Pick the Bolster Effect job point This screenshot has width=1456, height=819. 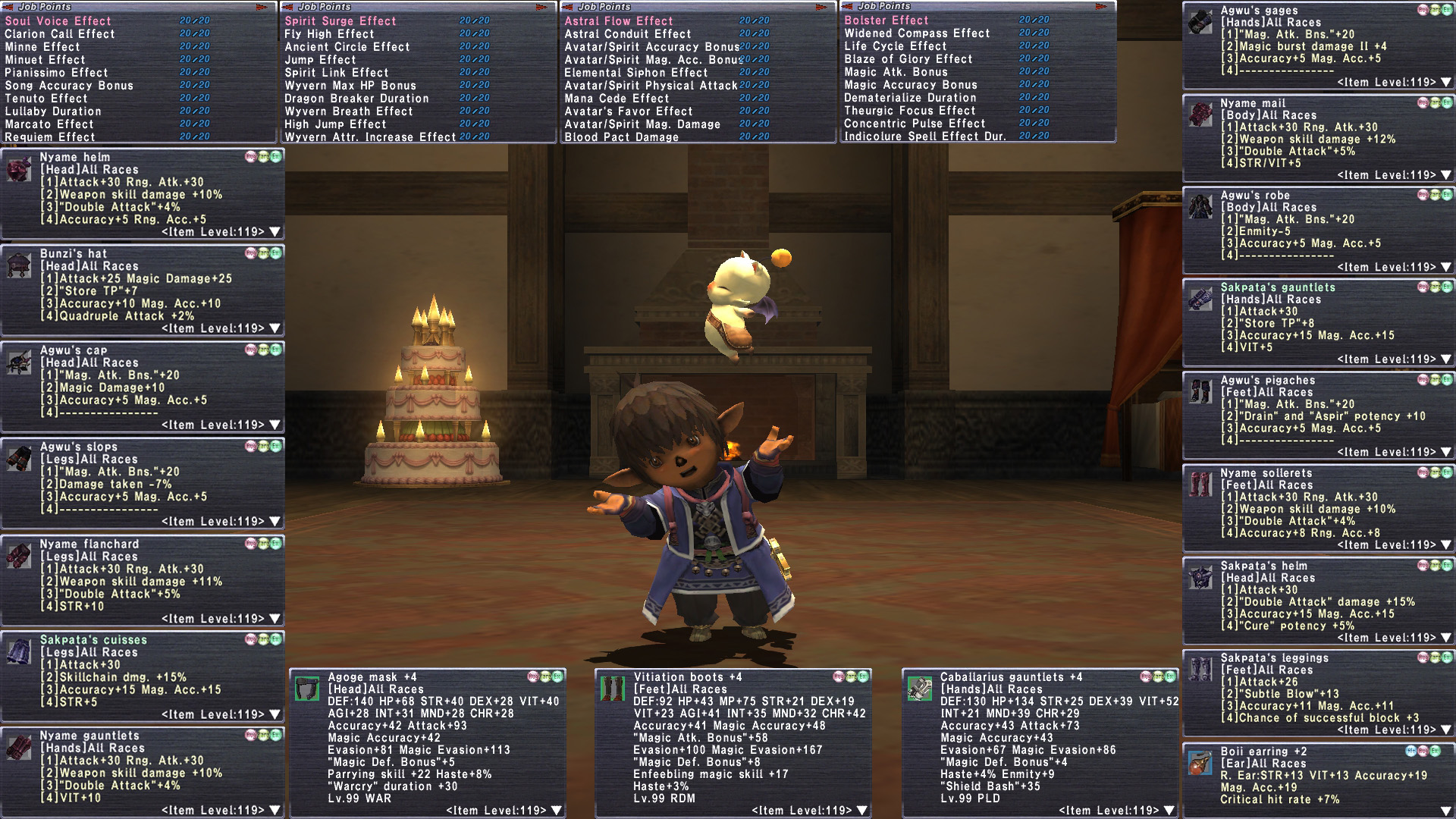(886, 20)
